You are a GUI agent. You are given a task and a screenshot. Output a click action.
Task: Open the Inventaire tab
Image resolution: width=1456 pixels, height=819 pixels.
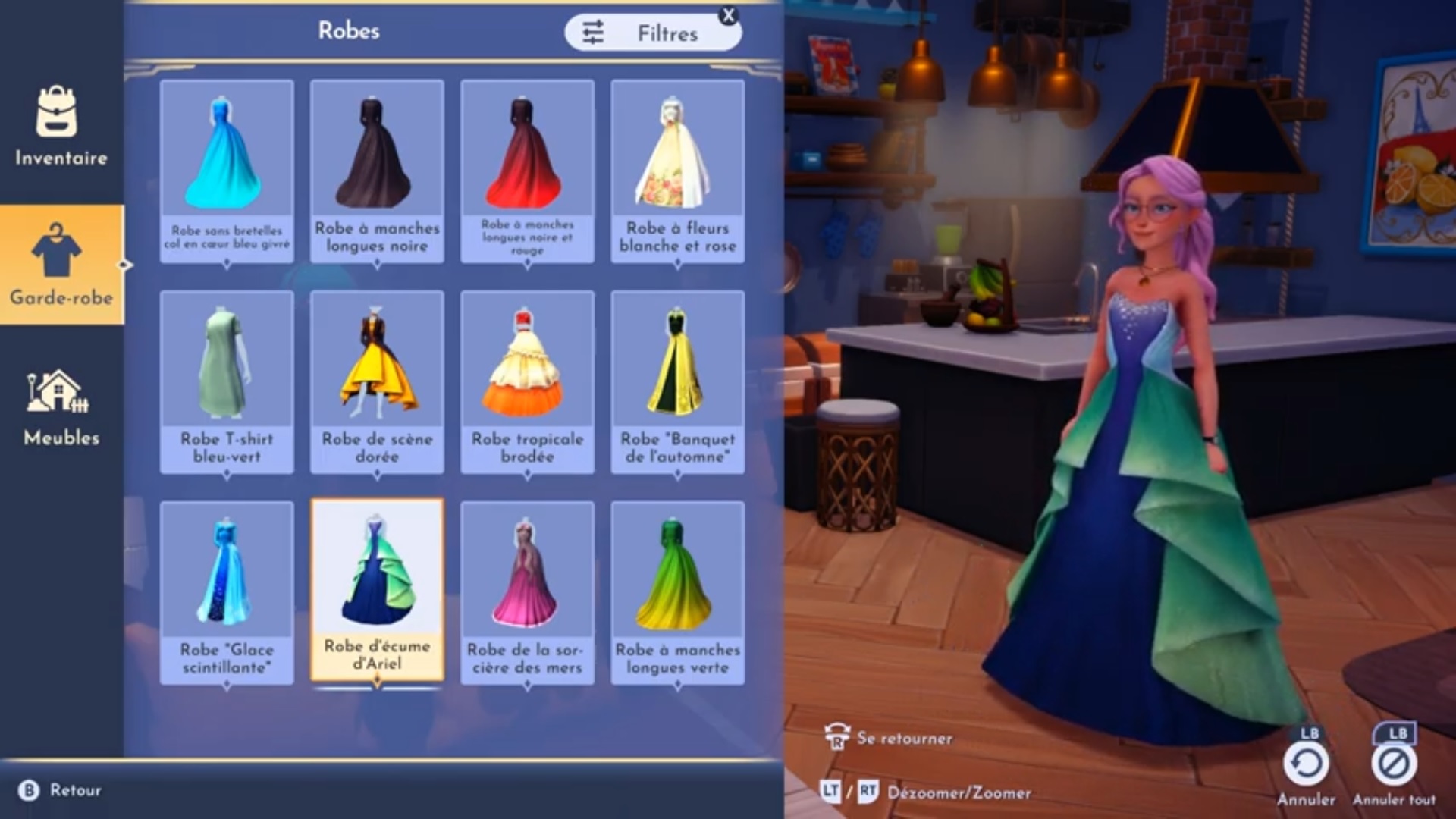(x=61, y=125)
